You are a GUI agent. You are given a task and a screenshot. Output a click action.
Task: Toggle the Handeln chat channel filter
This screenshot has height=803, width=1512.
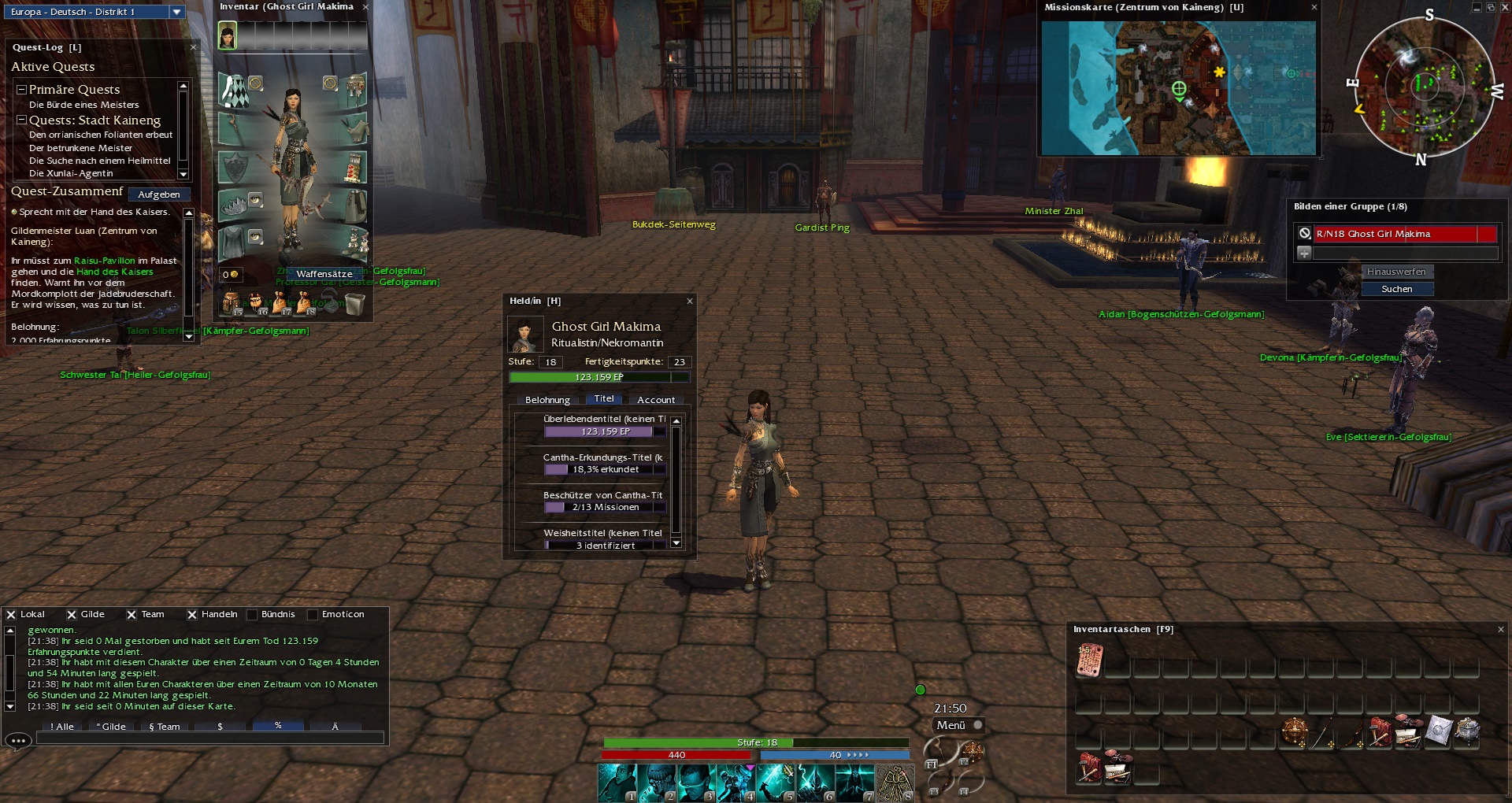pos(192,615)
